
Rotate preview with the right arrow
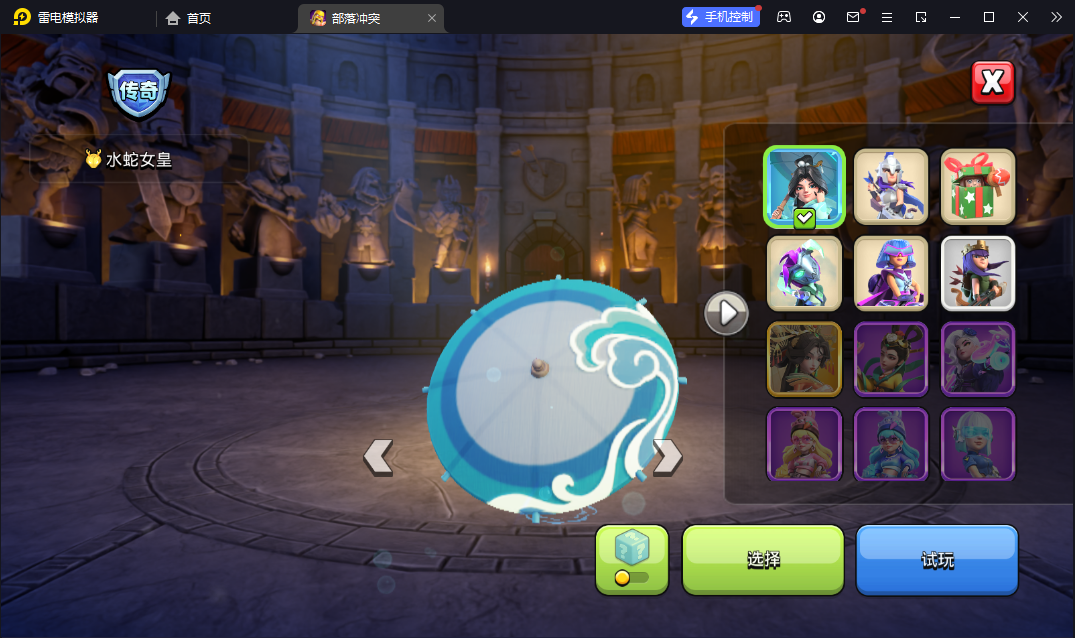(667, 456)
